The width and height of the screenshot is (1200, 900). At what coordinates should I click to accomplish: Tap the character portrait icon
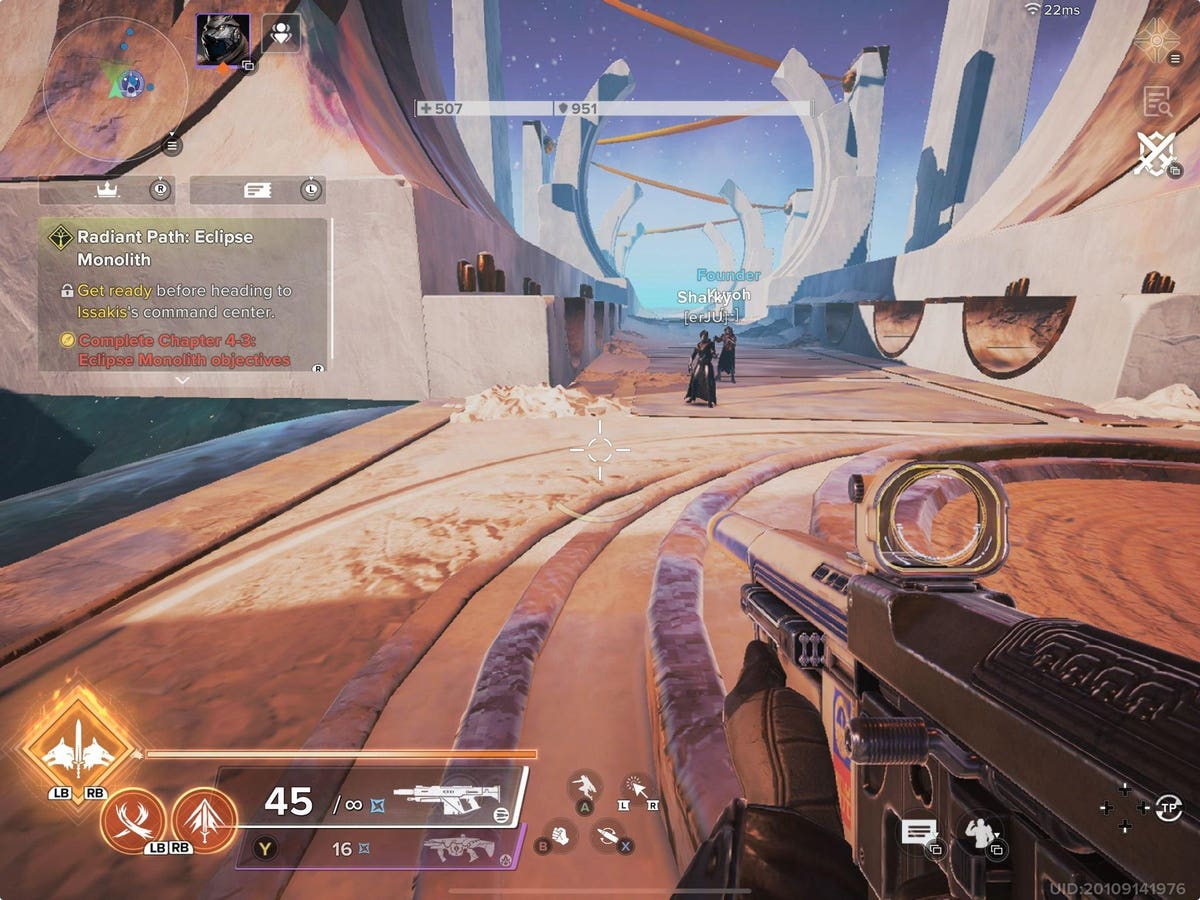222,40
